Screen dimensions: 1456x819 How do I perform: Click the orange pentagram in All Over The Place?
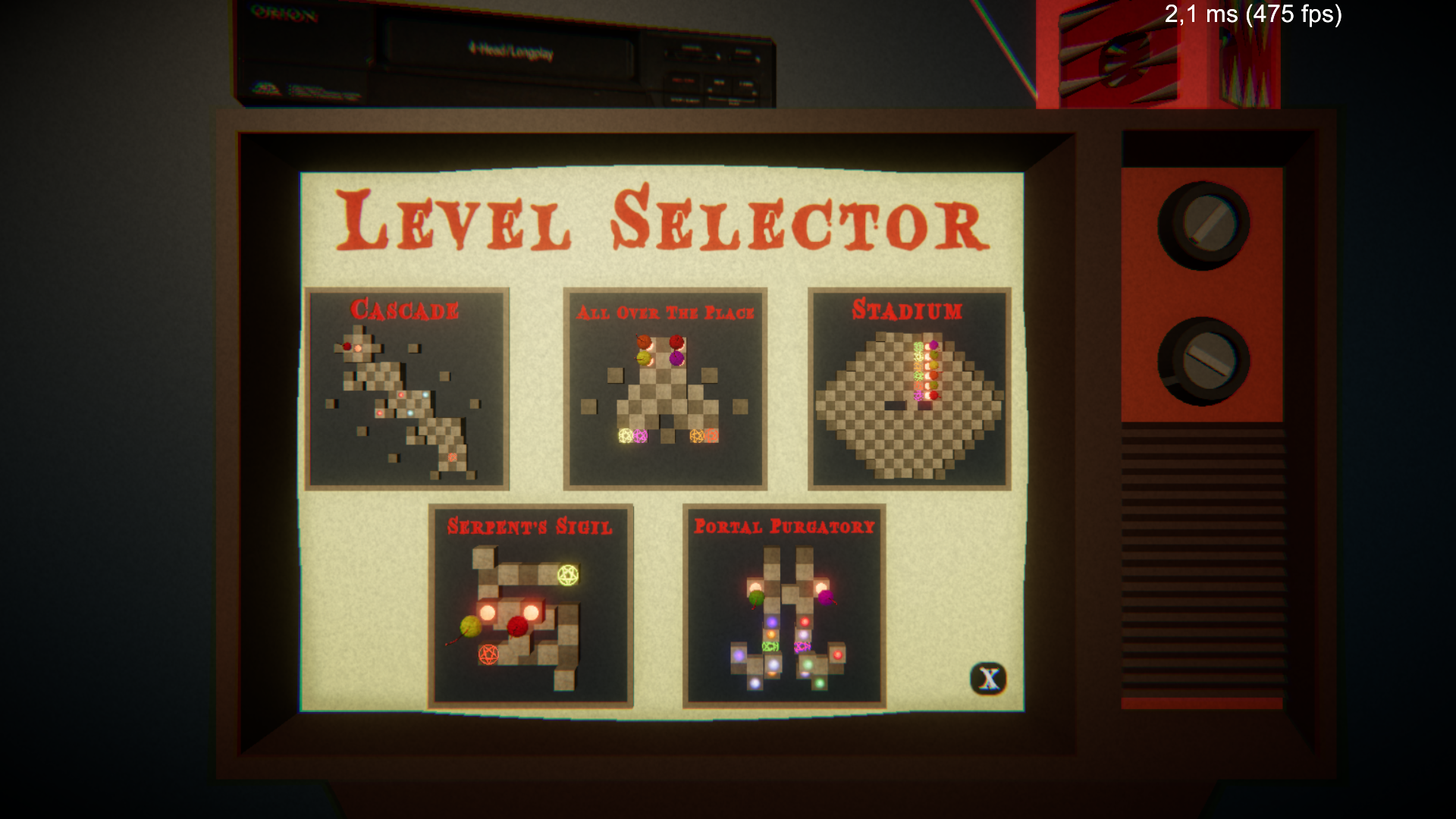pos(695,436)
